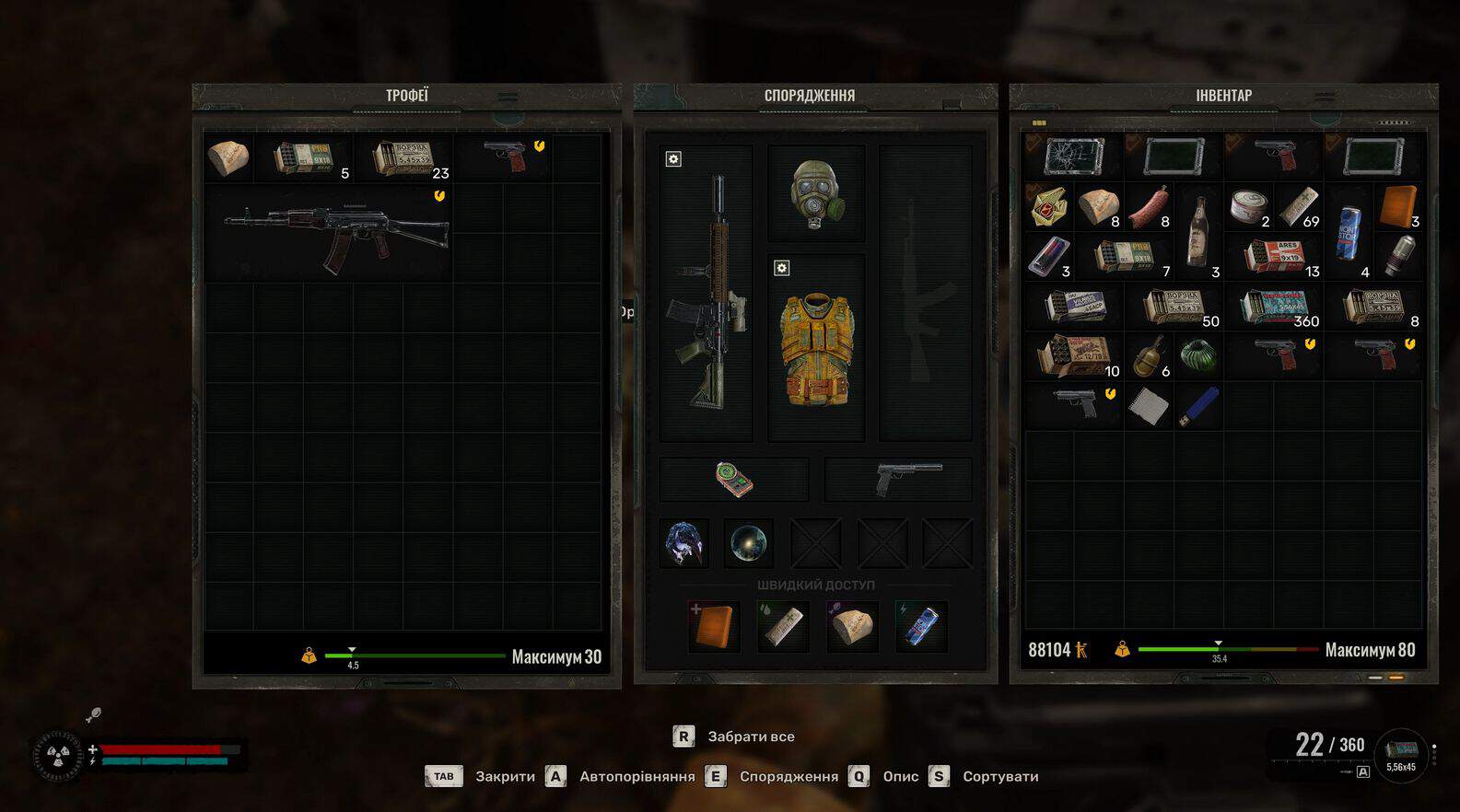1460x812 pixels.
Task: Select the canned food in inventory
Action: [1248, 206]
